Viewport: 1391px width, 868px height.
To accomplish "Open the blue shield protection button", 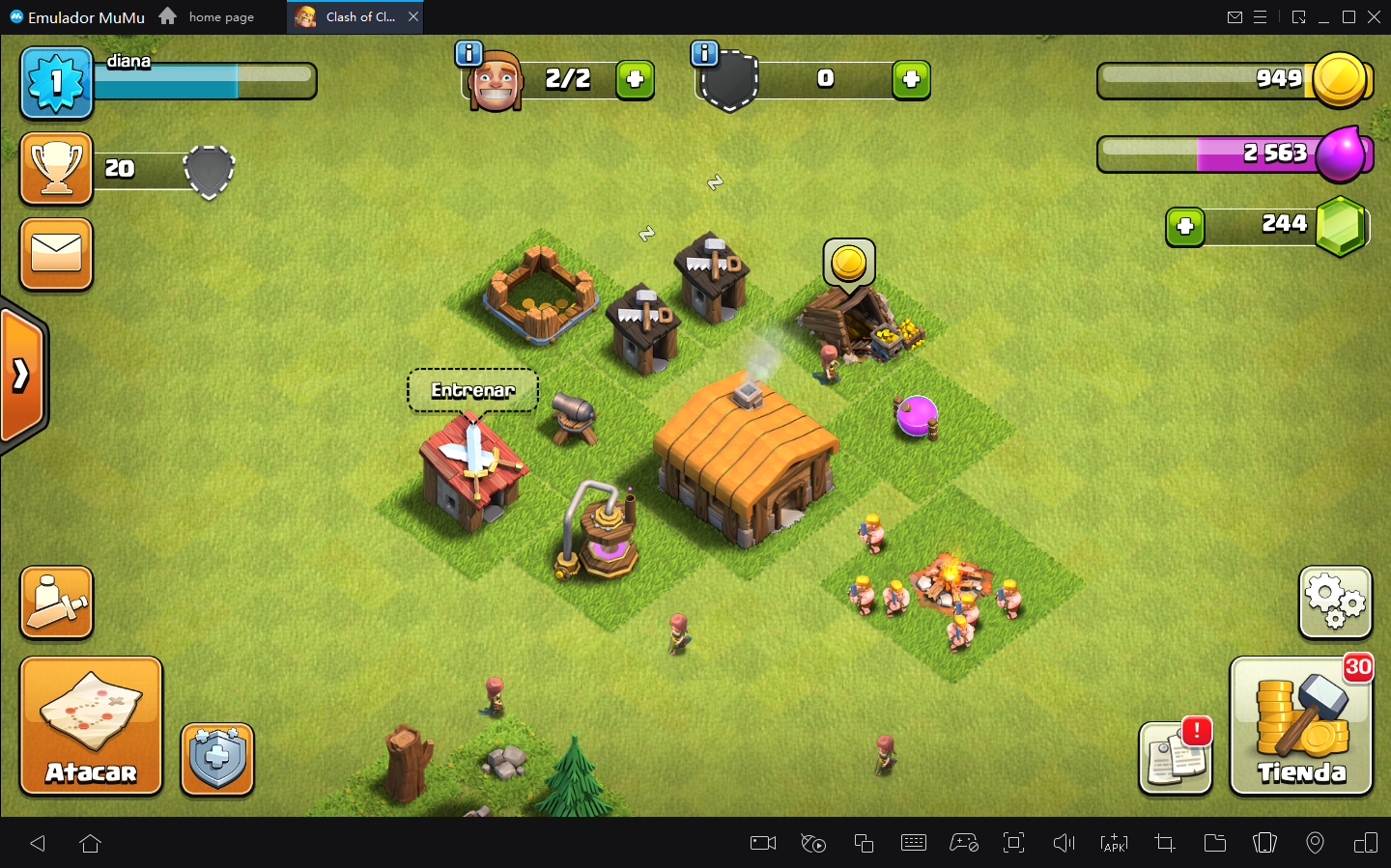I will [x=217, y=759].
